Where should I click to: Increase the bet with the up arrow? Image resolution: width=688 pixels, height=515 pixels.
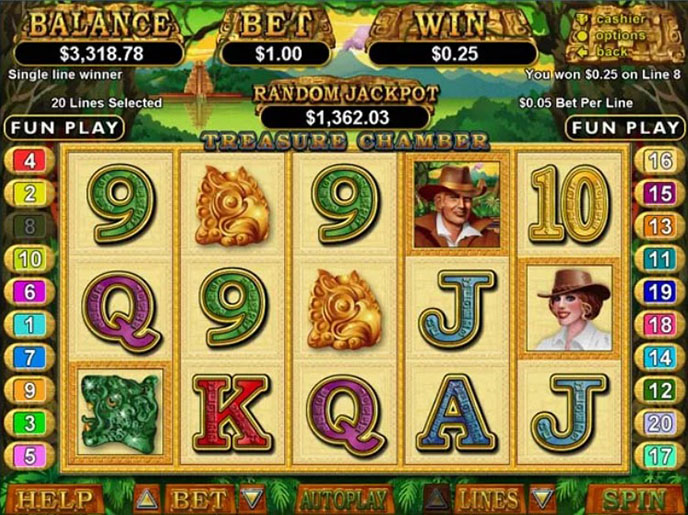[146, 498]
